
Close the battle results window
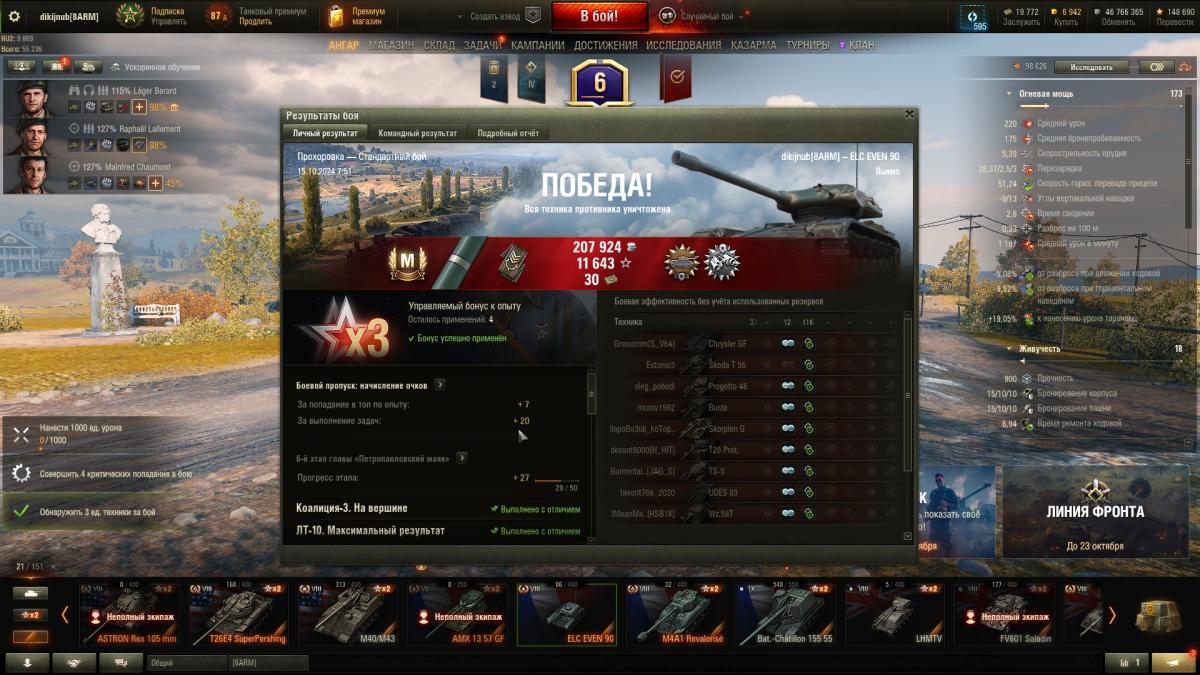tap(909, 114)
